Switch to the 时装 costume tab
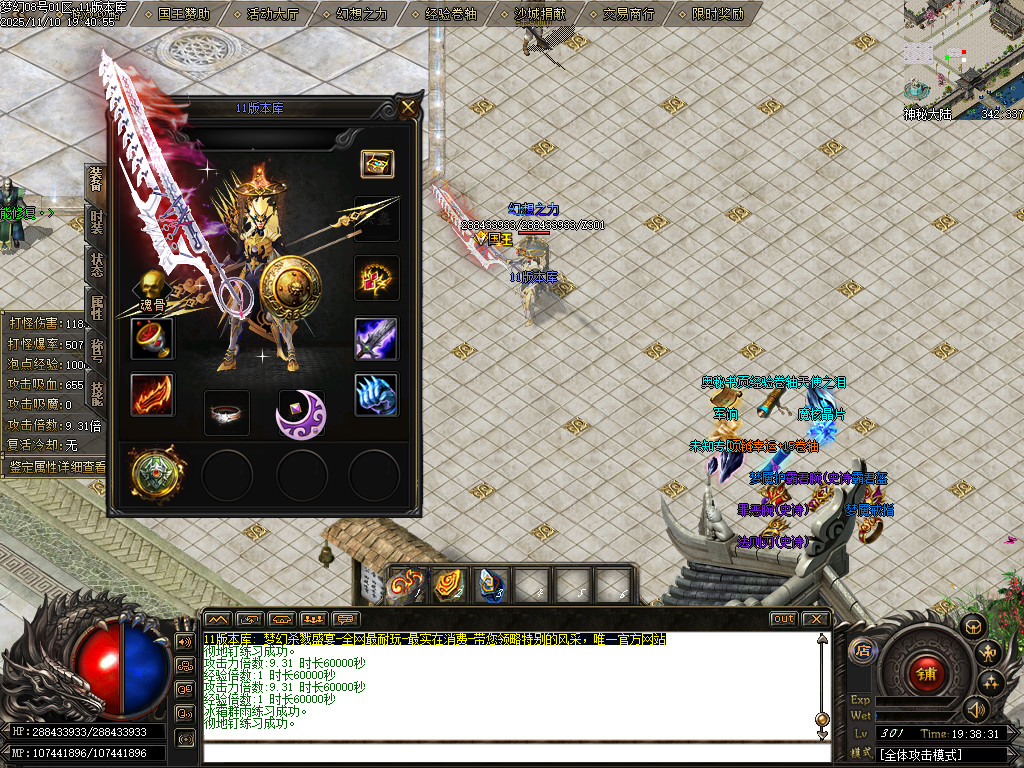 point(96,222)
